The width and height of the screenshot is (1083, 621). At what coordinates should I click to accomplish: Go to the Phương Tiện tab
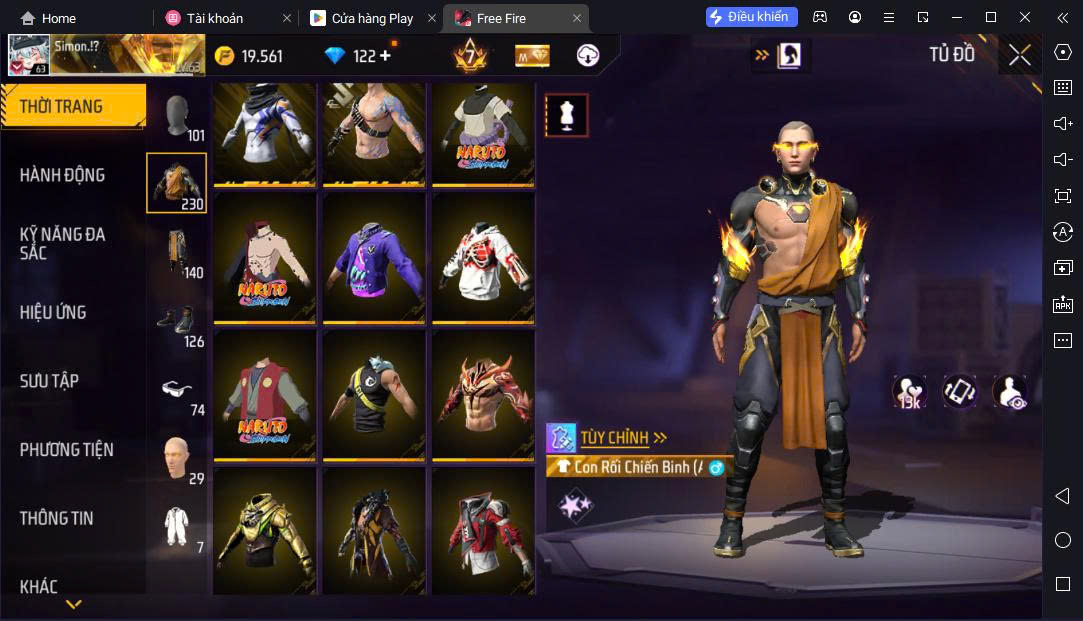point(66,450)
